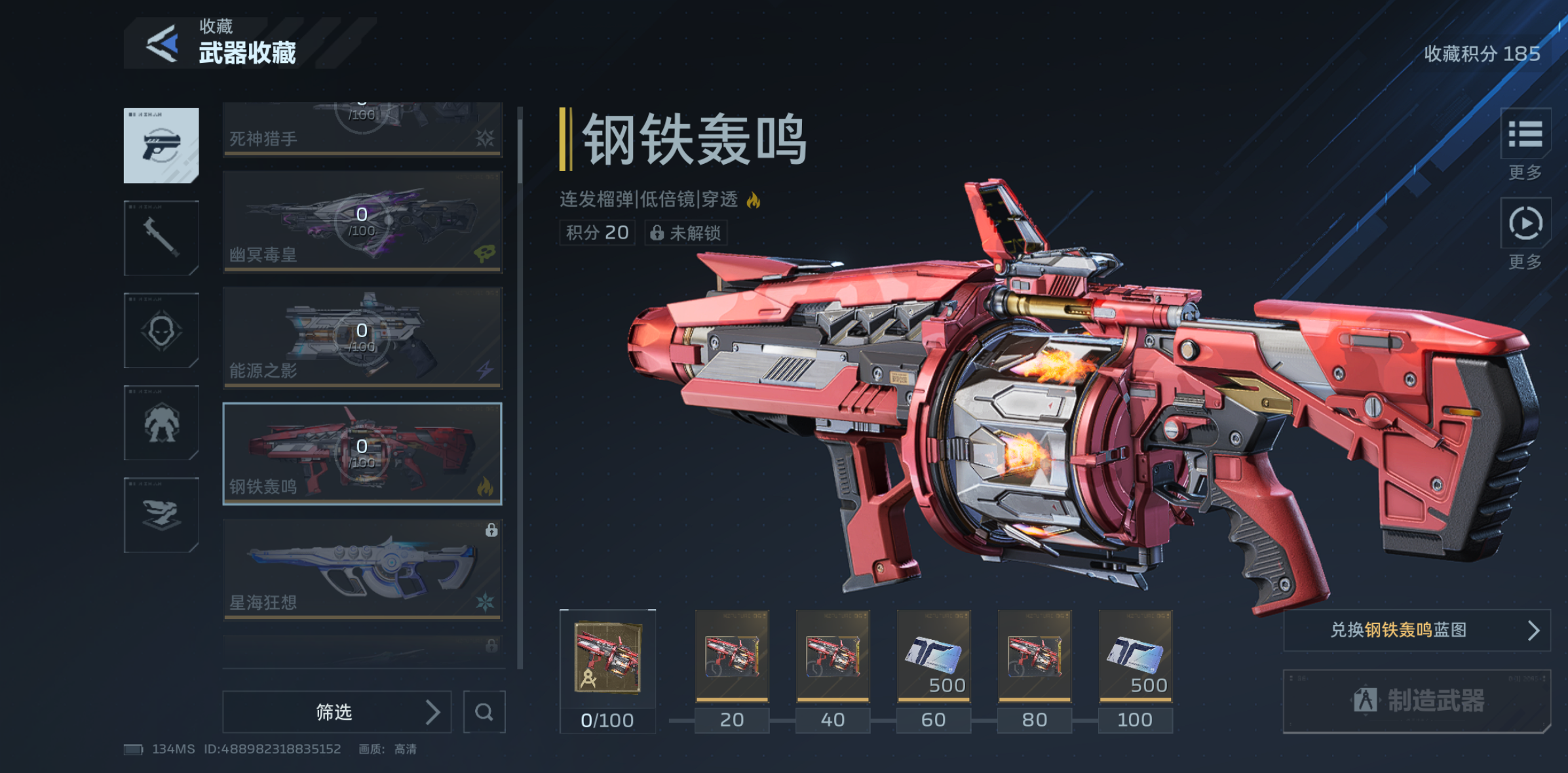Image resolution: width=1568 pixels, height=773 pixels.
Task: Select the 死神猎手 weapon entry
Action: 362,129
